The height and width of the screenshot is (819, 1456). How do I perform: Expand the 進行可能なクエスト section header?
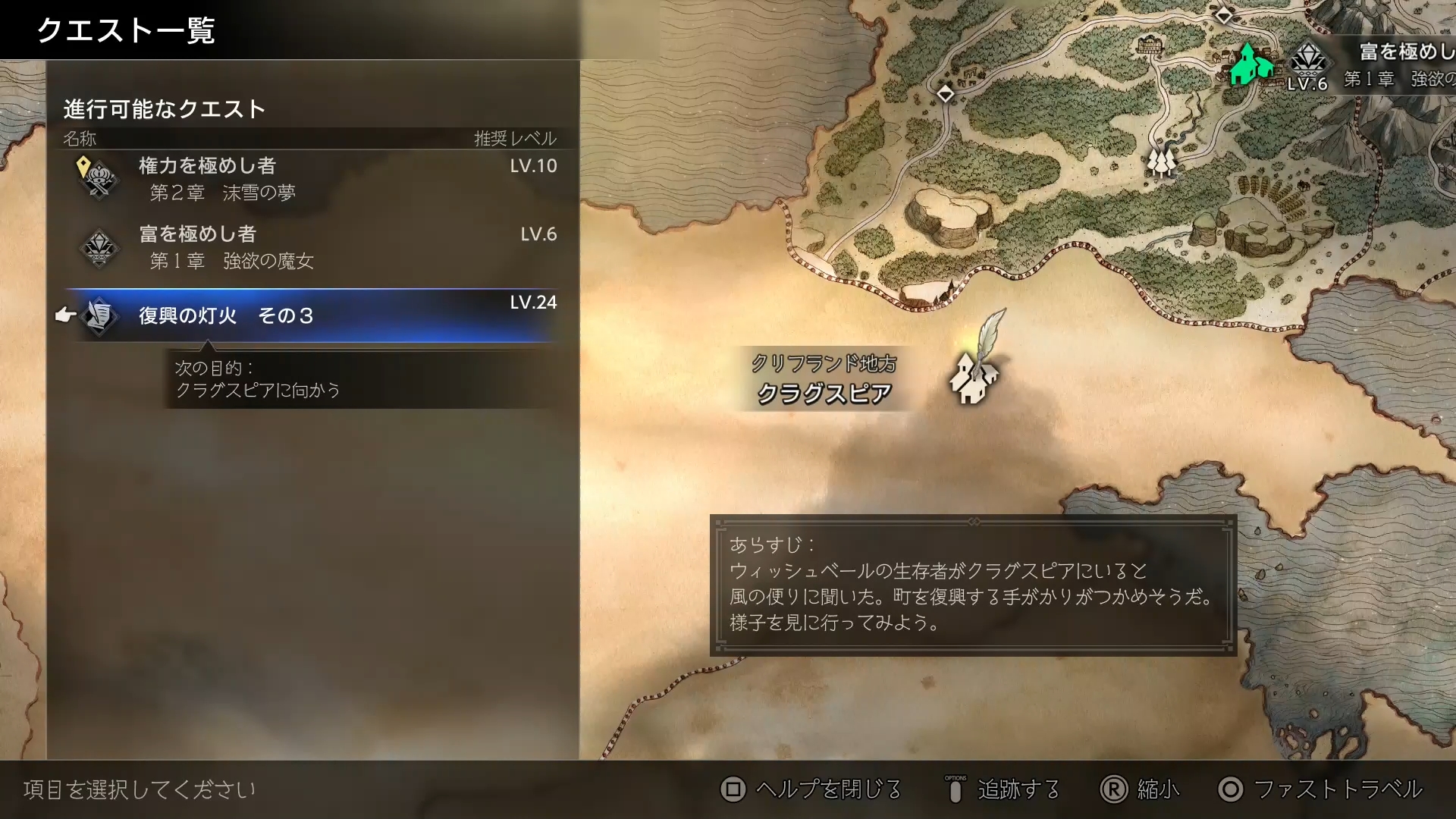(x=164, y=108)
